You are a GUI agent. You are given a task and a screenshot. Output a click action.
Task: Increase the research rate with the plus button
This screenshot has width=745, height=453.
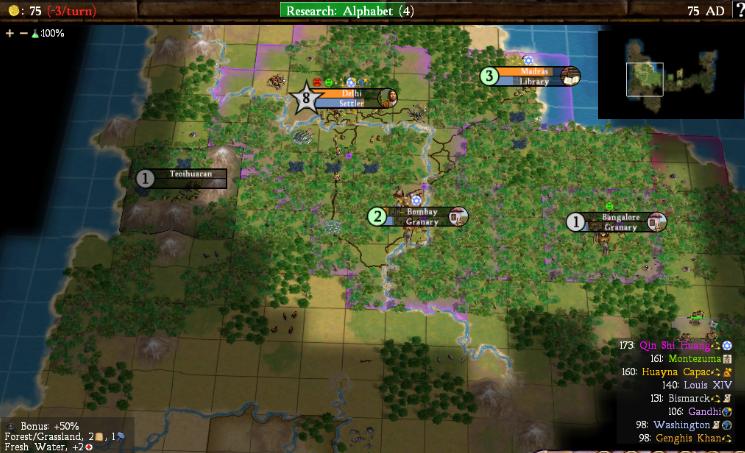(9, 33)
